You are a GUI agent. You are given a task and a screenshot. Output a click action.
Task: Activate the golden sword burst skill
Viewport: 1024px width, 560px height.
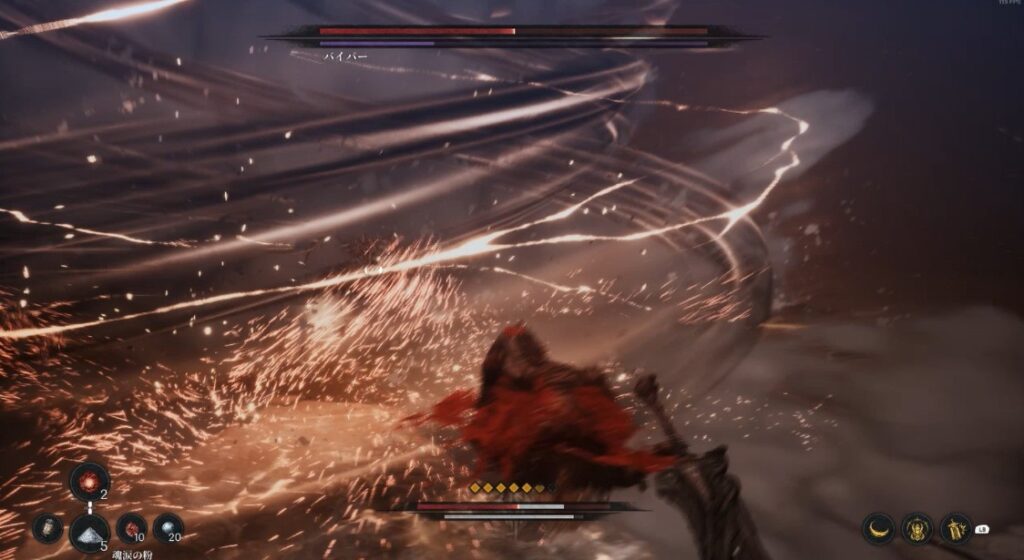pyautogui.click(x=955, y=527)
